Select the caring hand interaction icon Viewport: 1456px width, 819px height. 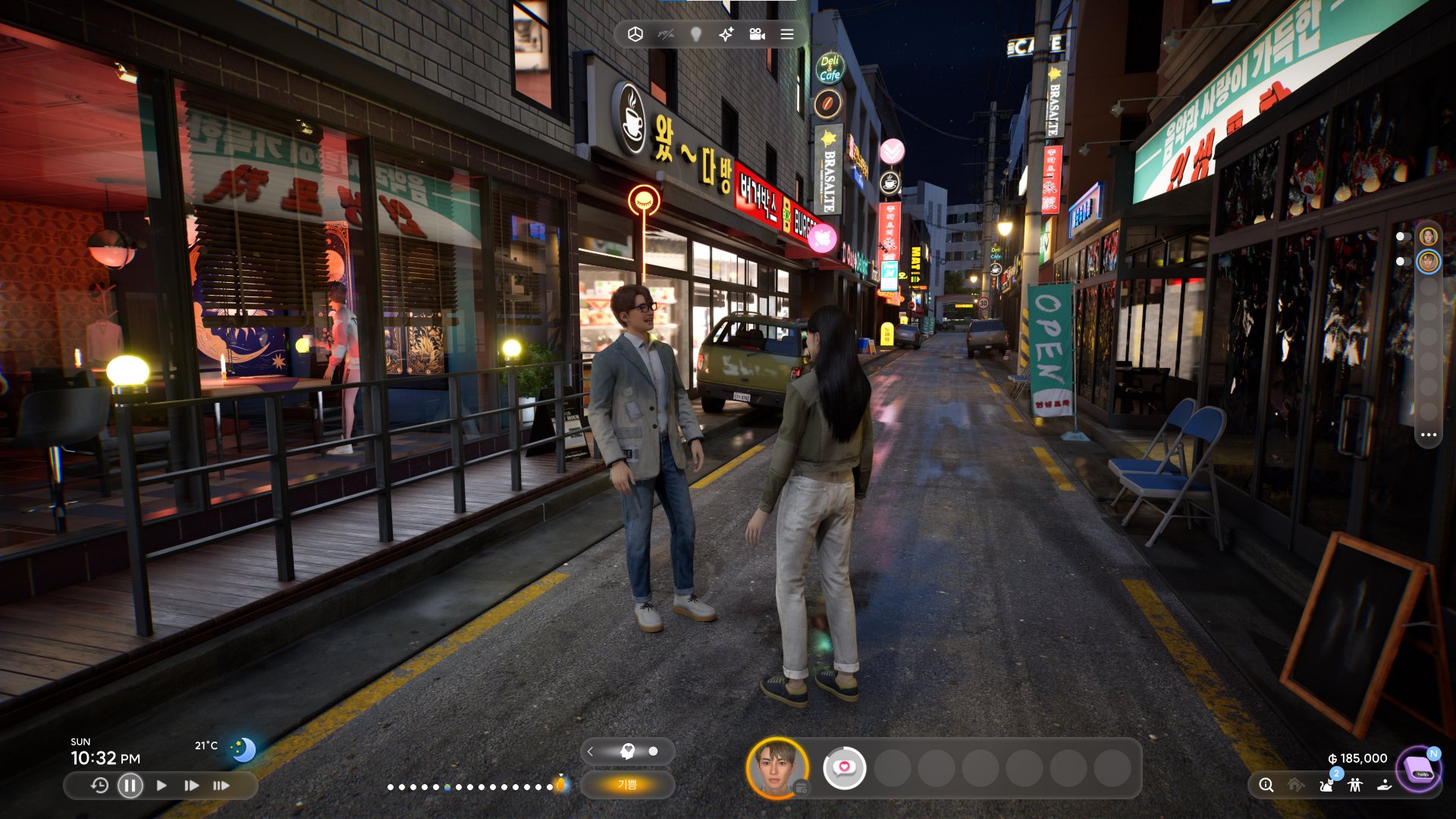[x=1385, y=786]
